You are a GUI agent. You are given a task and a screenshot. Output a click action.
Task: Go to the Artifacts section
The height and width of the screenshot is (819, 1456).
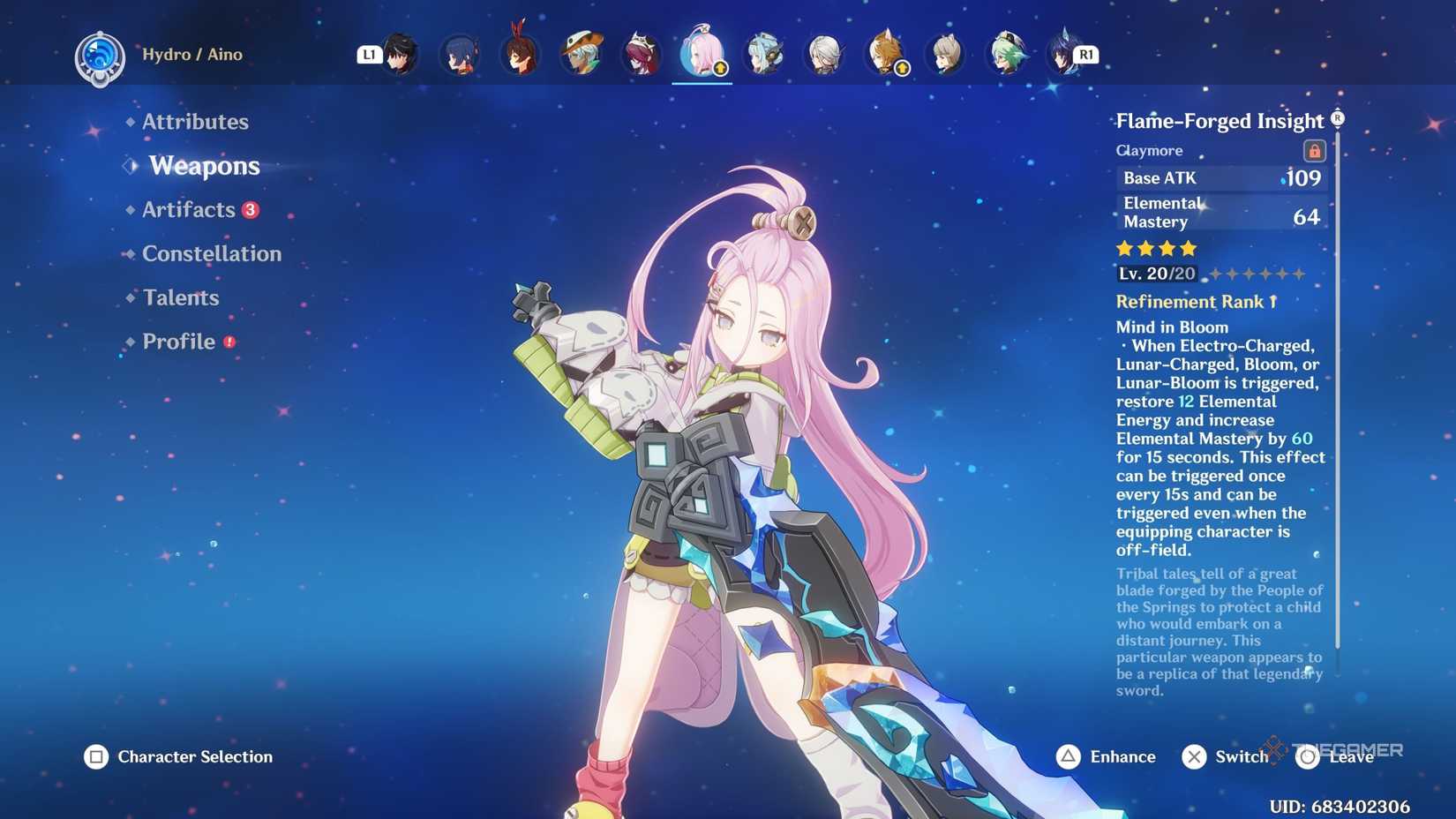tap(189, 210)
